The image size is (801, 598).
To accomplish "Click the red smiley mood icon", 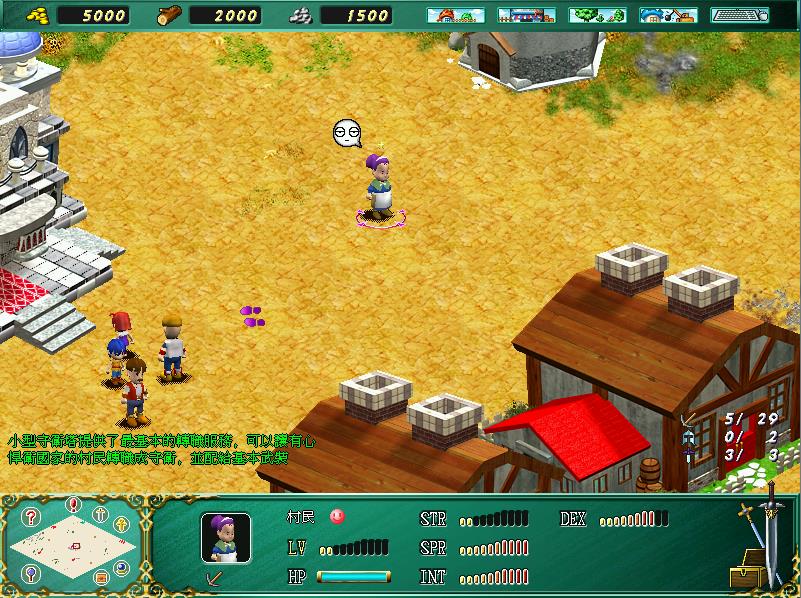I will 337,517.
